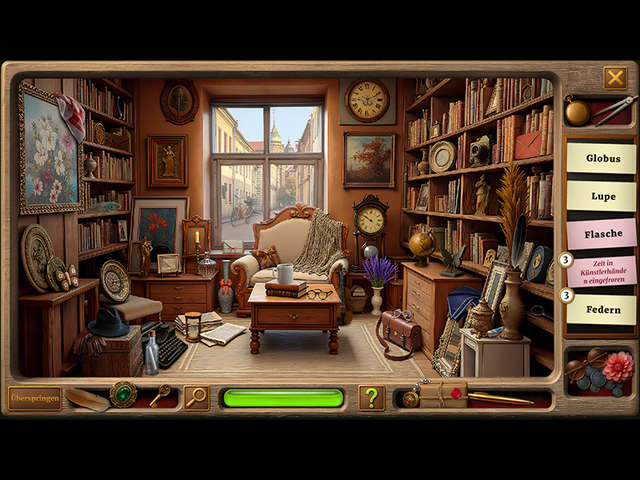The image size is (640, 480).
Task: Open the 'Zeit in Künstlerhänden eingefroren' note
Action: tap(601, 270)
